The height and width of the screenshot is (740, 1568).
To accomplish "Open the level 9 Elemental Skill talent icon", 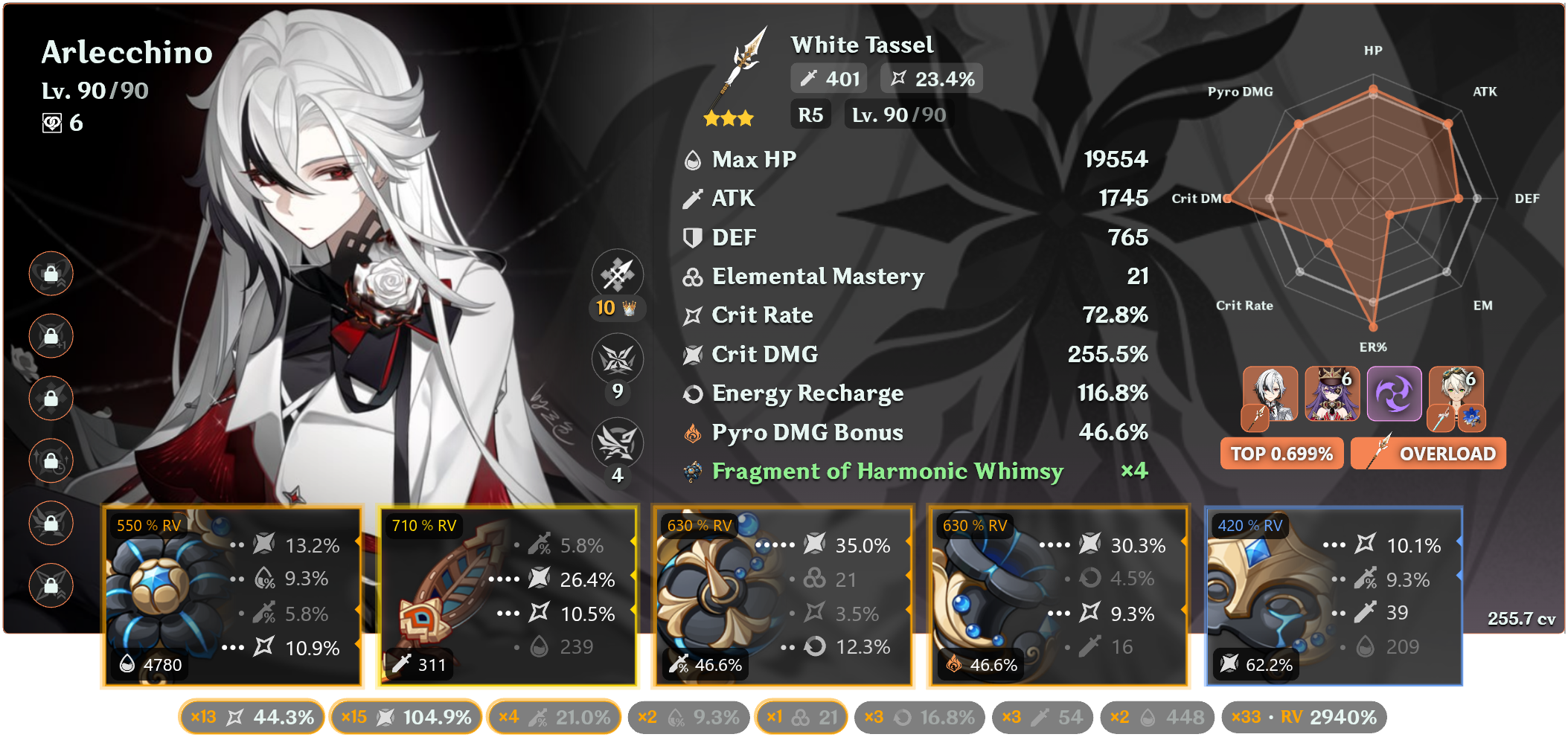I will pyautogui.click(x=618, y=358).
